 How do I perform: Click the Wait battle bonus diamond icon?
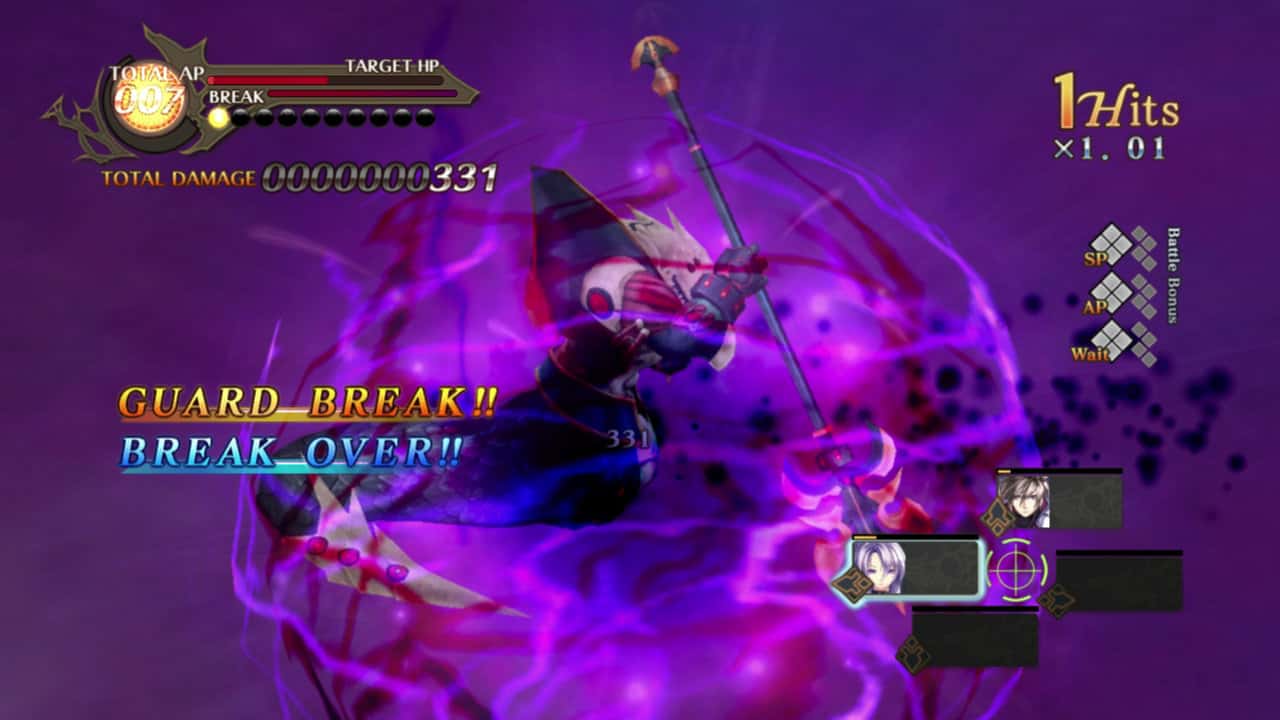click(1113, 340)
